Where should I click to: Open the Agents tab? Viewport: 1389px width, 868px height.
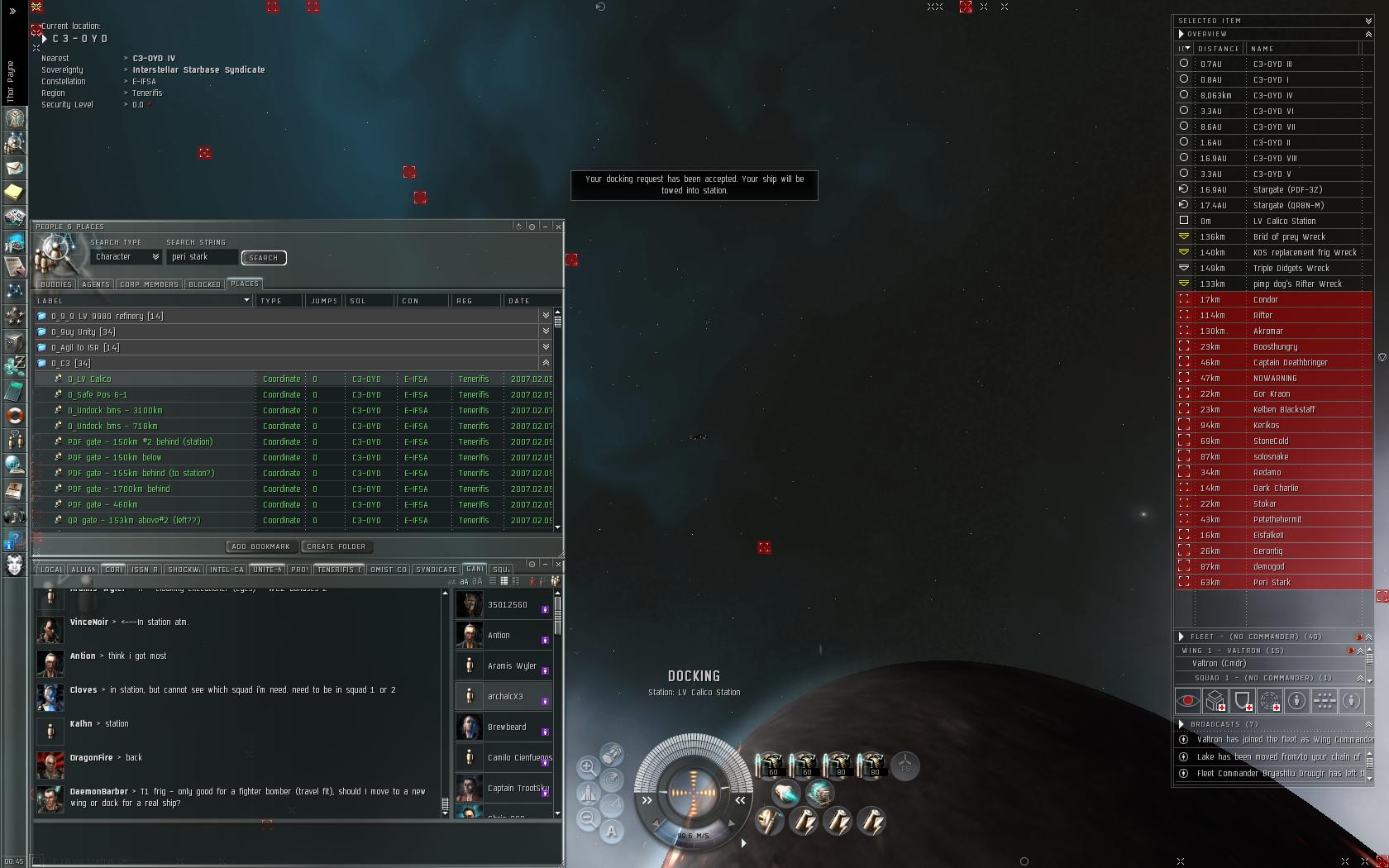pos(96,284)
